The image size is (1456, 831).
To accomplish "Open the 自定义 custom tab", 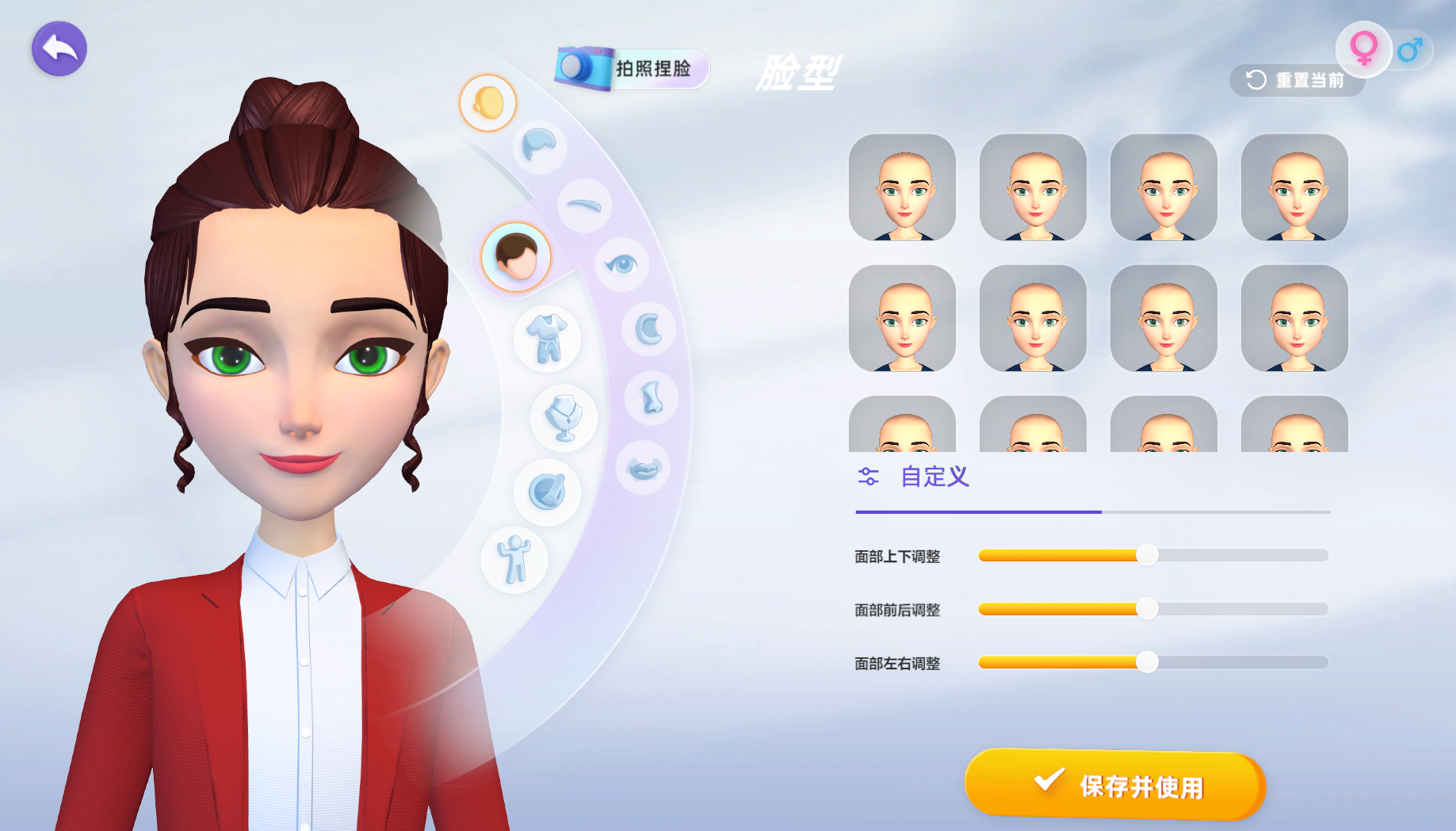I will (934, 477).
